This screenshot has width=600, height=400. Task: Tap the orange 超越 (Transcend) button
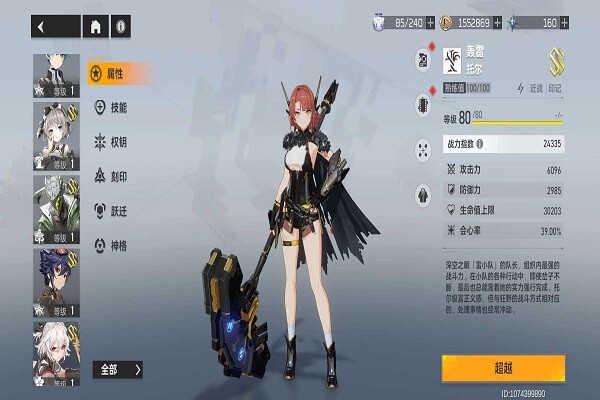[503, 366]
